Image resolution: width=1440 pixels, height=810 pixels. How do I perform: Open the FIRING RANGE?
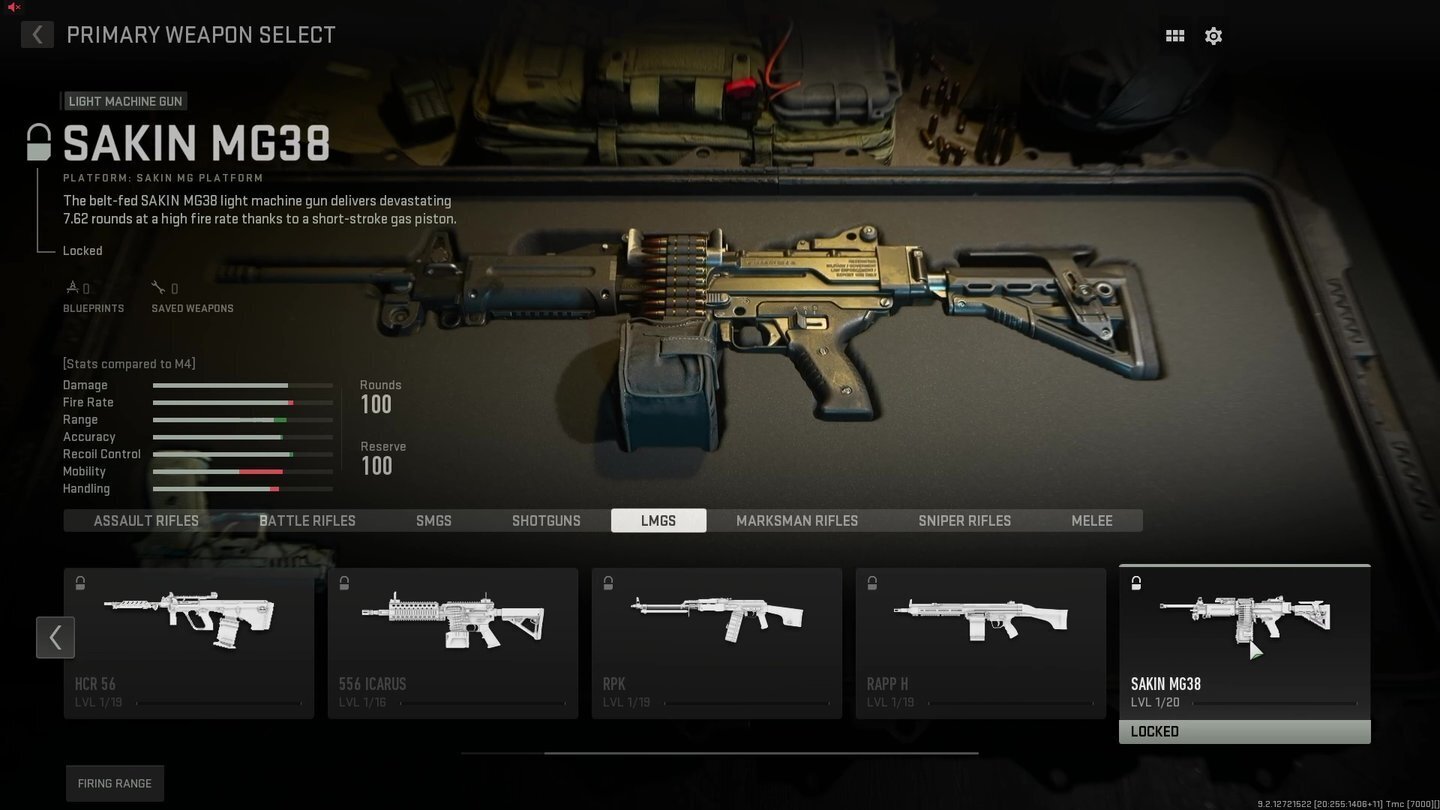[x=114, y=783]
